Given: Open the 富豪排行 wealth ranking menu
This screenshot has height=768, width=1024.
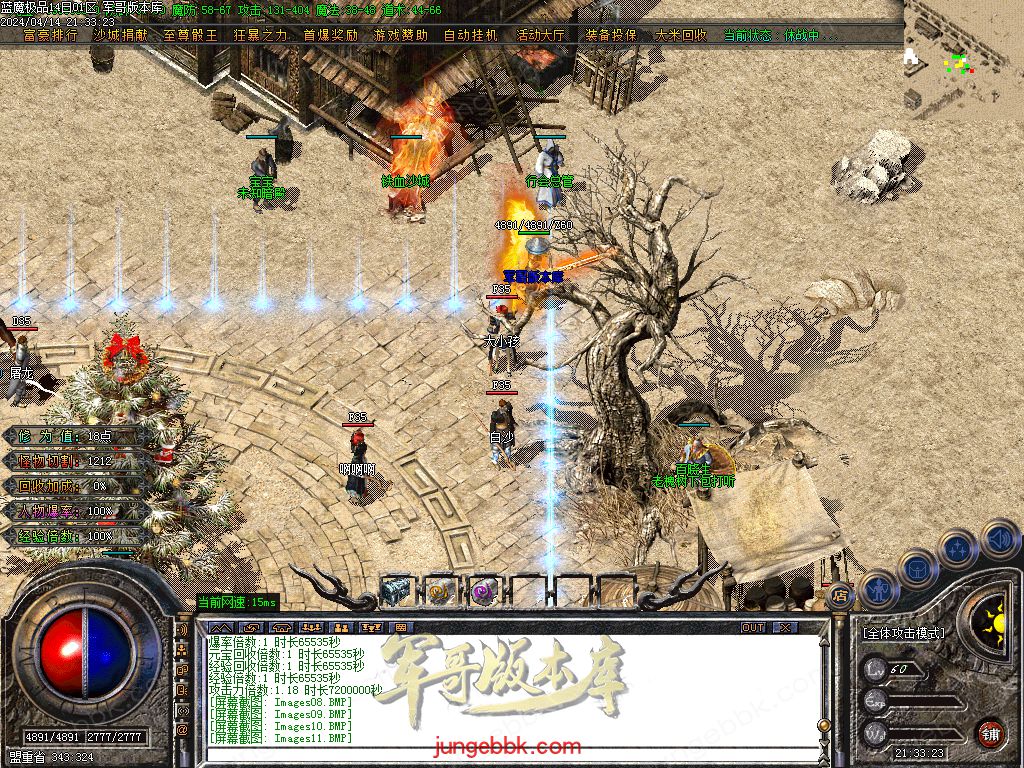Looking at the screenshot, I should click(50, 35).
